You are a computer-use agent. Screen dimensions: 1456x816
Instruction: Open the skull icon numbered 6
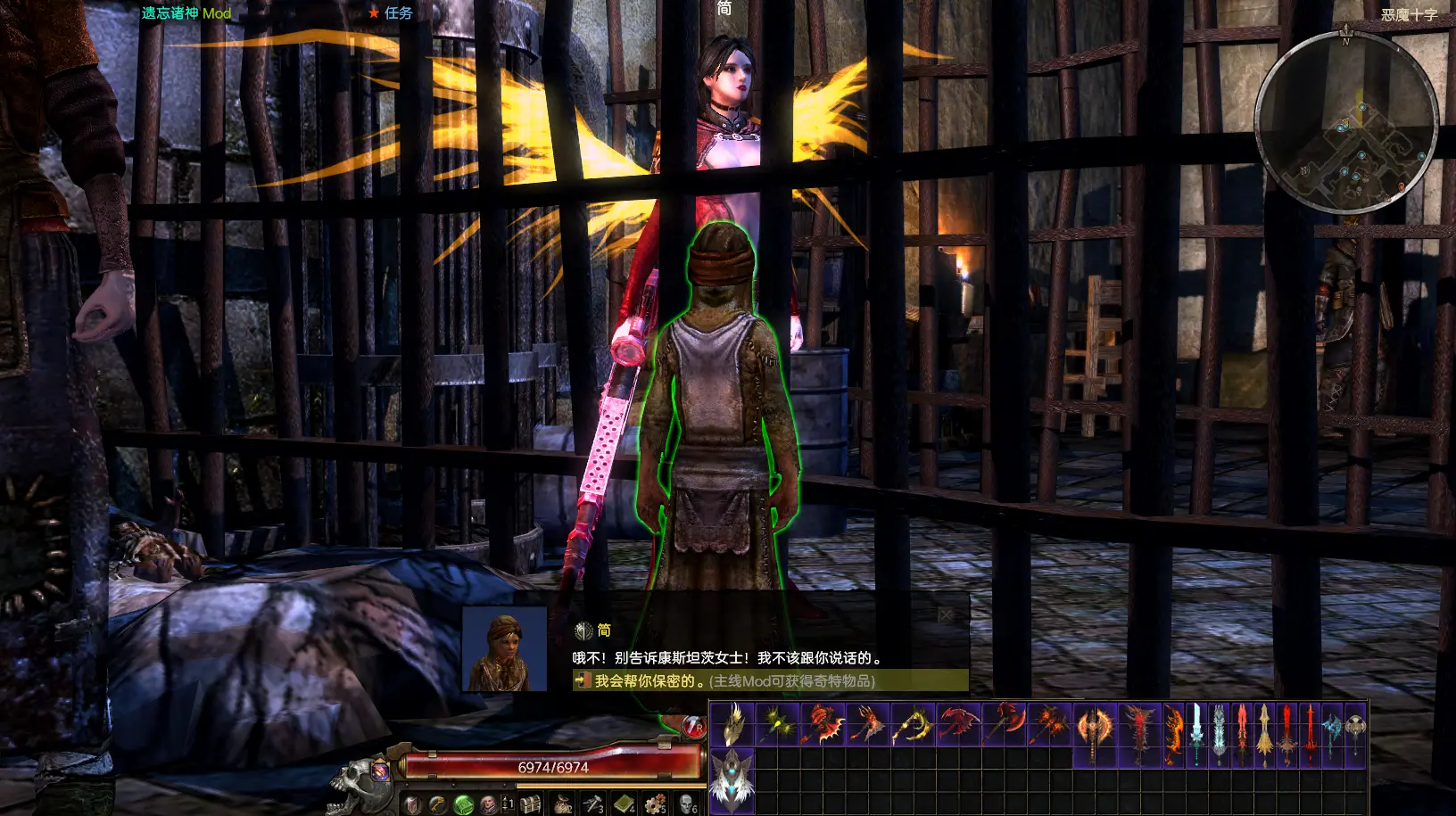pyautogui.click(x=686, y=804)
